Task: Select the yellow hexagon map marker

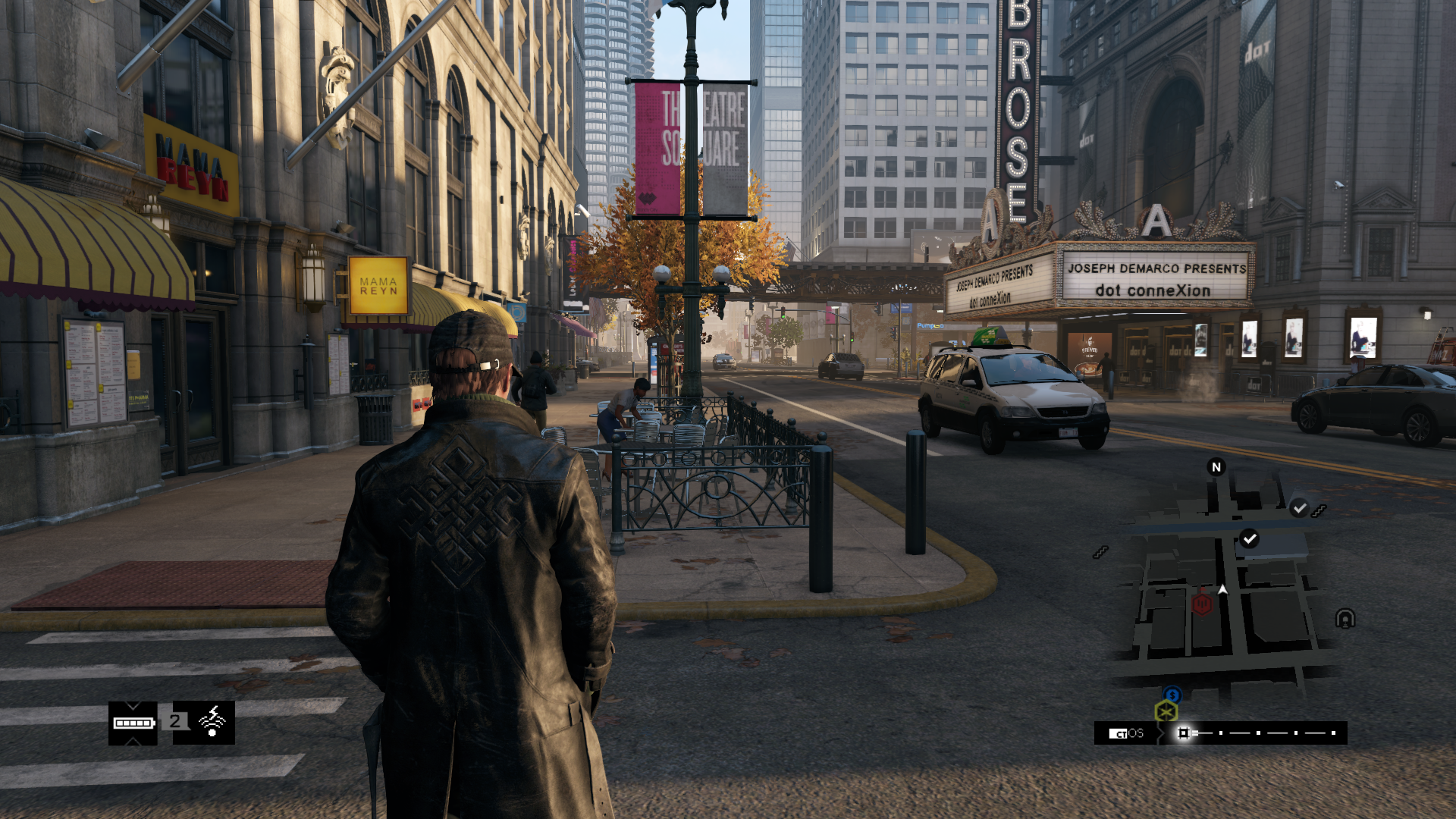Action: click(x=1166, y=712)
